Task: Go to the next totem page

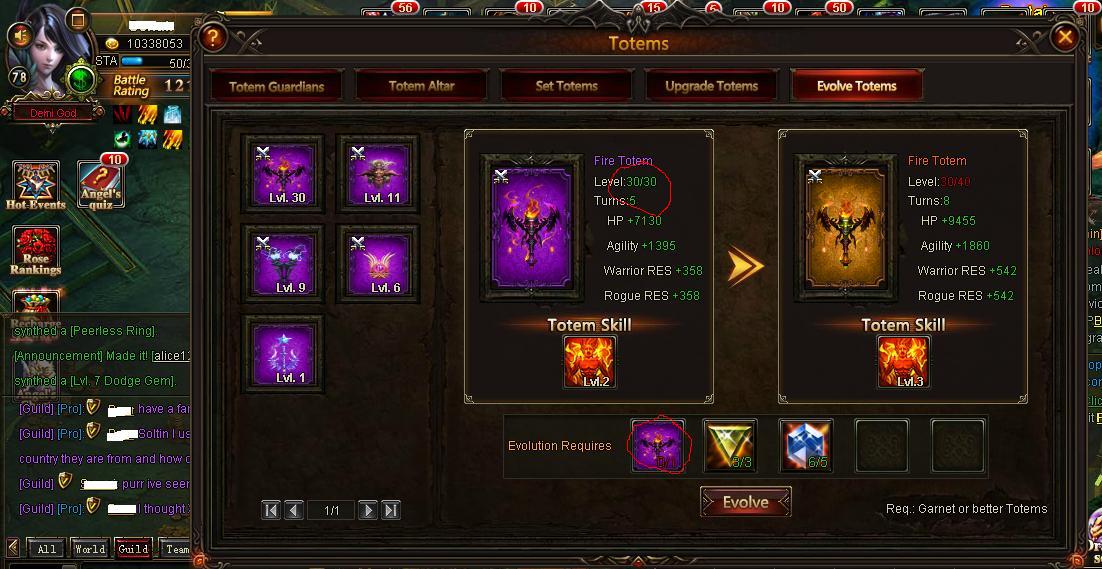Action: click(x=368, y=510)
